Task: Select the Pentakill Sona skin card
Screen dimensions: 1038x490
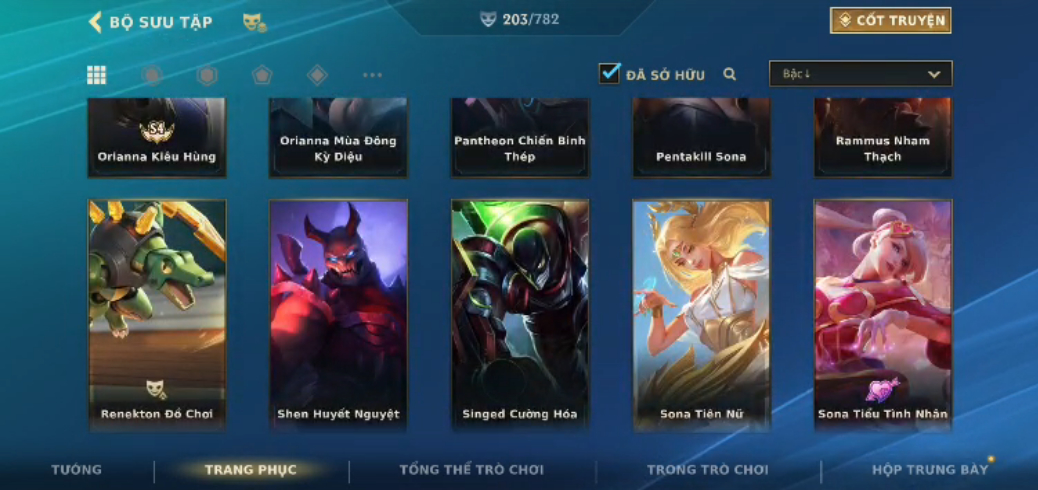Action: tap(701, 138)
